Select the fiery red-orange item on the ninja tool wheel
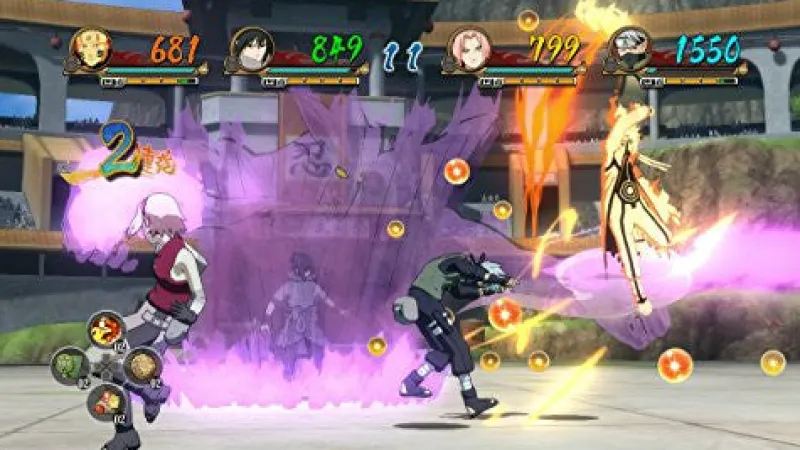The image size is (800, 450). (105, 329)
